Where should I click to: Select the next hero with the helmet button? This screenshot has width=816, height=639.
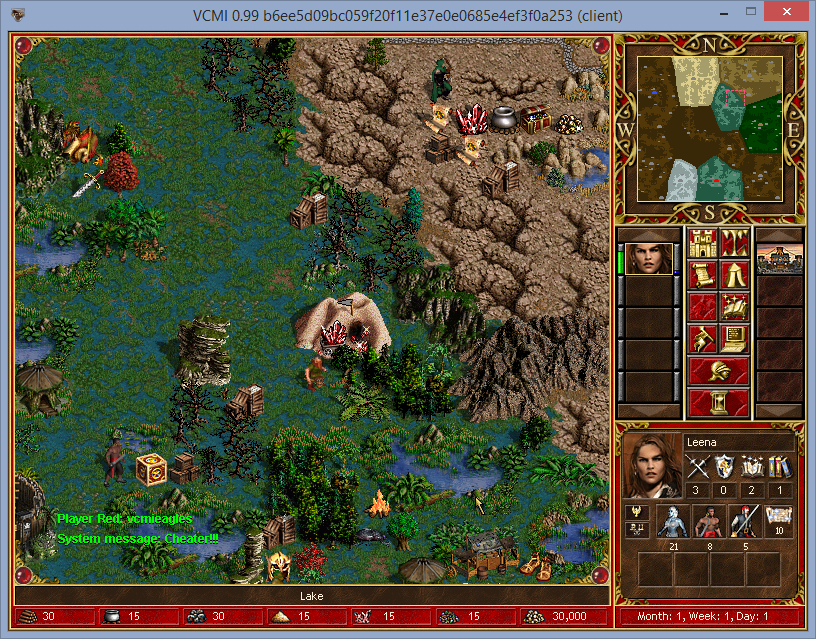(718, 371)
